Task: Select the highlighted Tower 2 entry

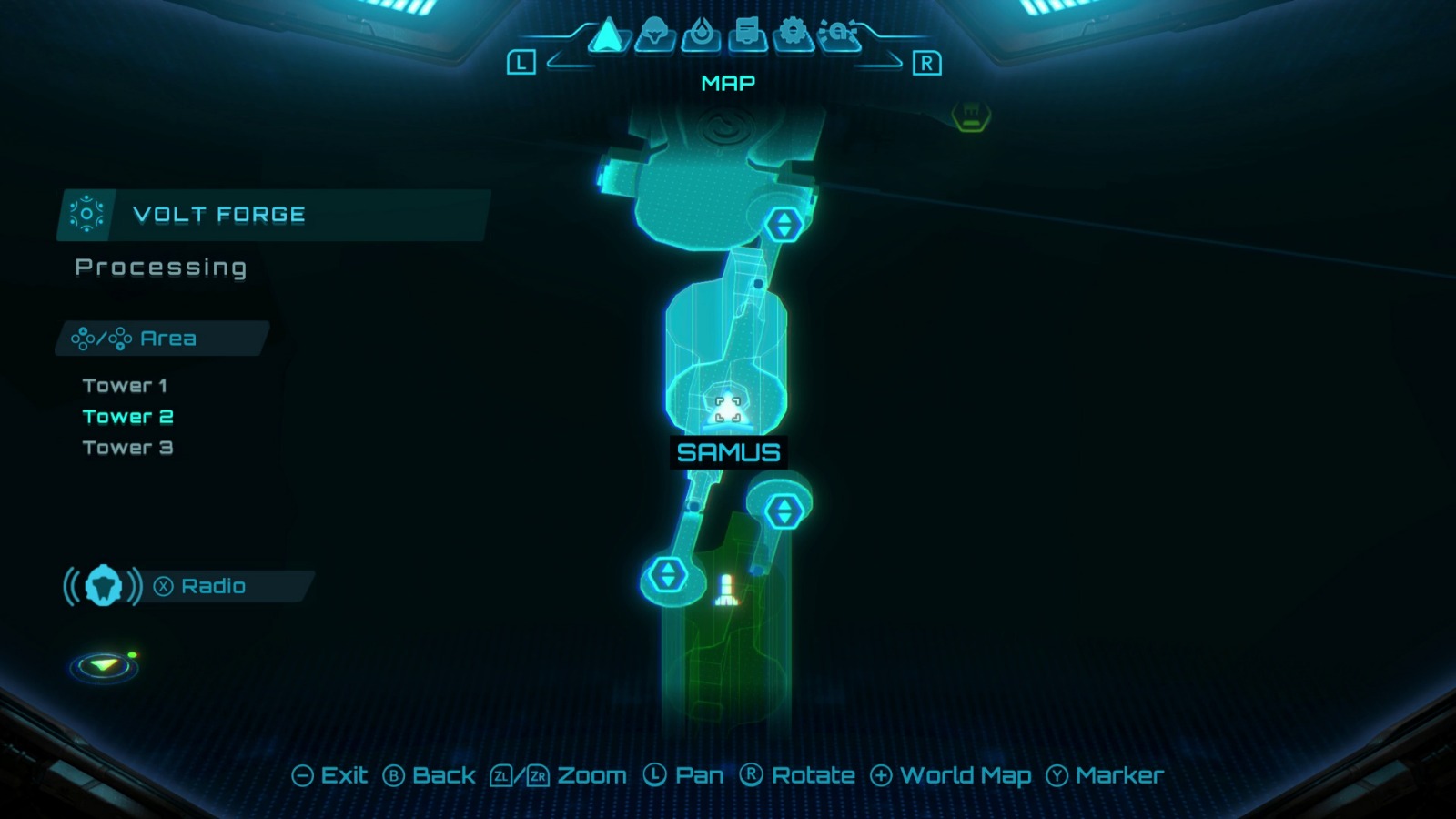Action: 126,416
